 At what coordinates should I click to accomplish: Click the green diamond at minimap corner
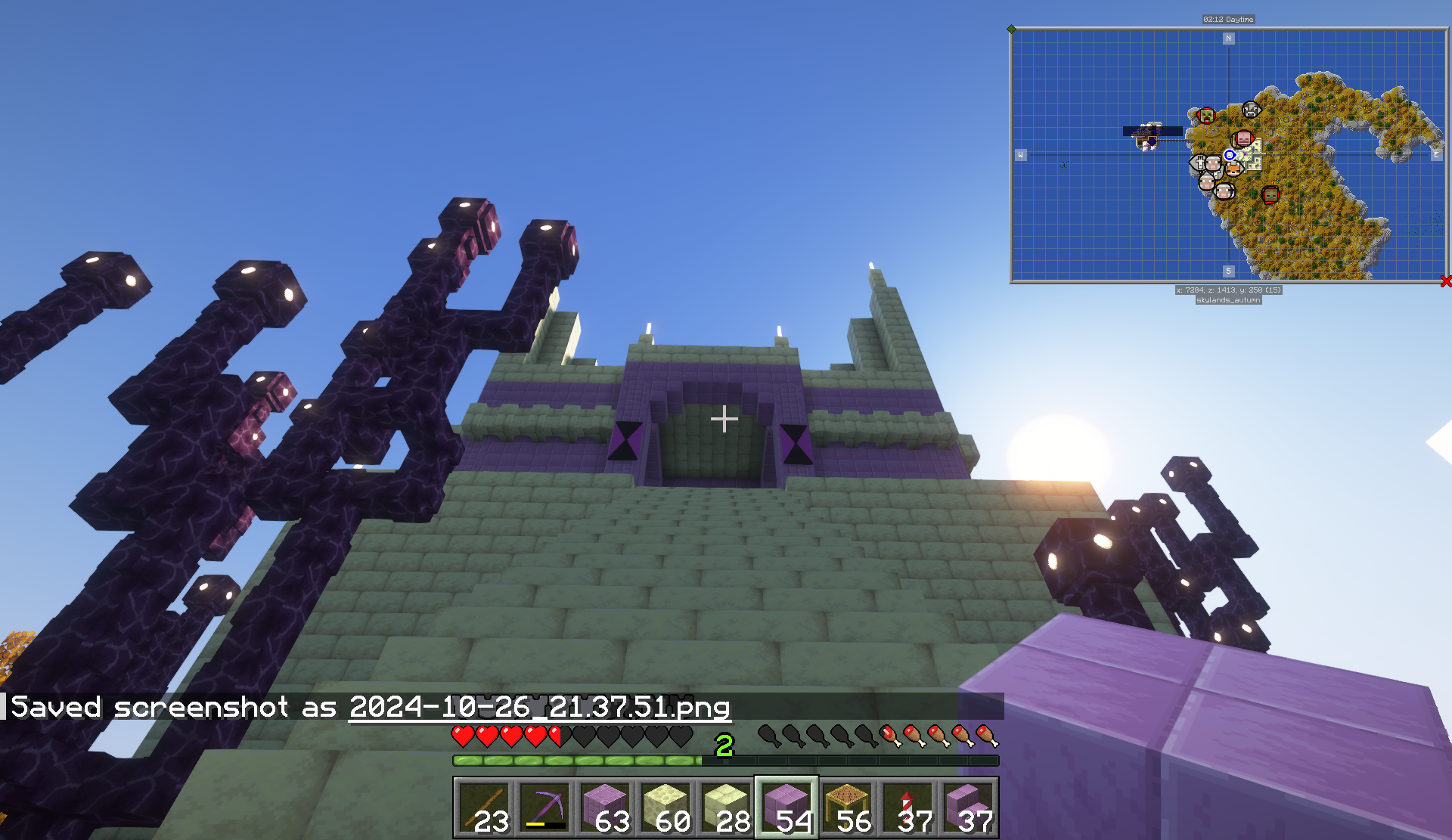[1012, 29]
